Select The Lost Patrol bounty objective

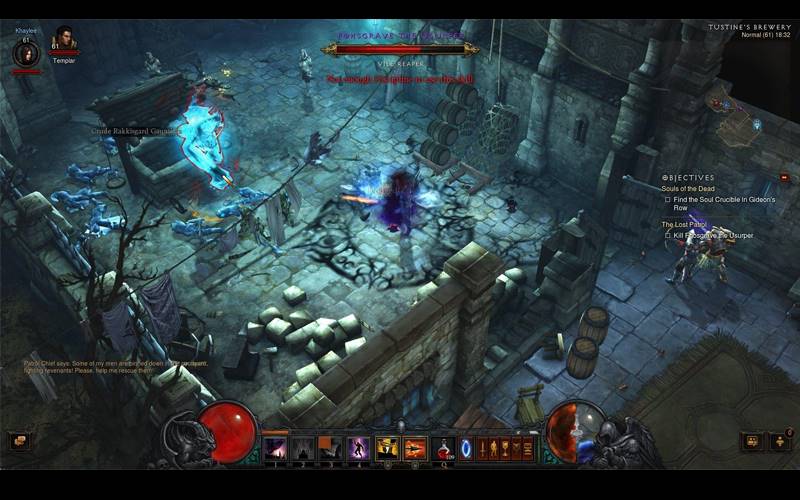(x=685, y=225)
